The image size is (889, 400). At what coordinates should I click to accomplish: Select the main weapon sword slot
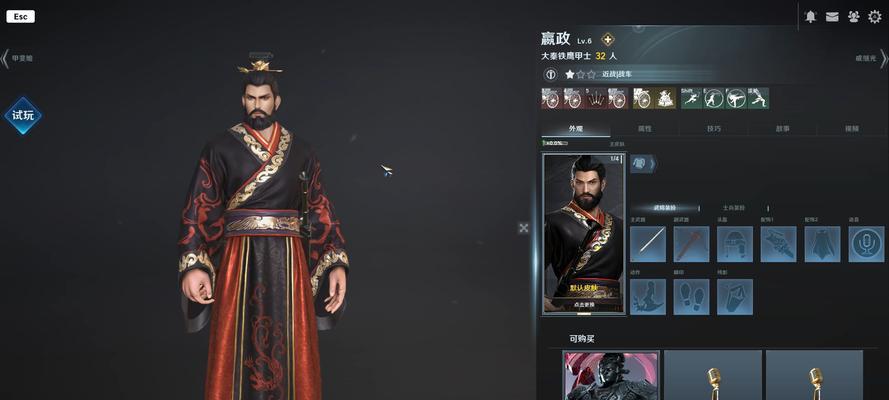647,244
